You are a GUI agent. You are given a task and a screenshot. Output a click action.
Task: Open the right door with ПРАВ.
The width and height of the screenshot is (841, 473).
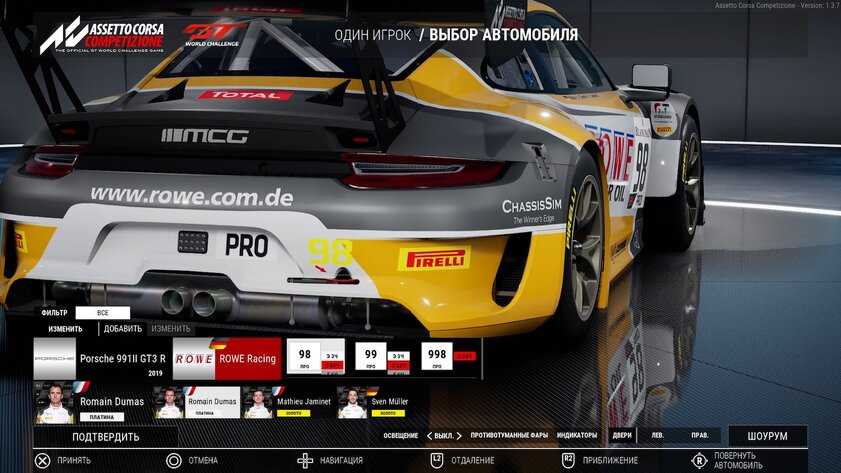(700, 435)
